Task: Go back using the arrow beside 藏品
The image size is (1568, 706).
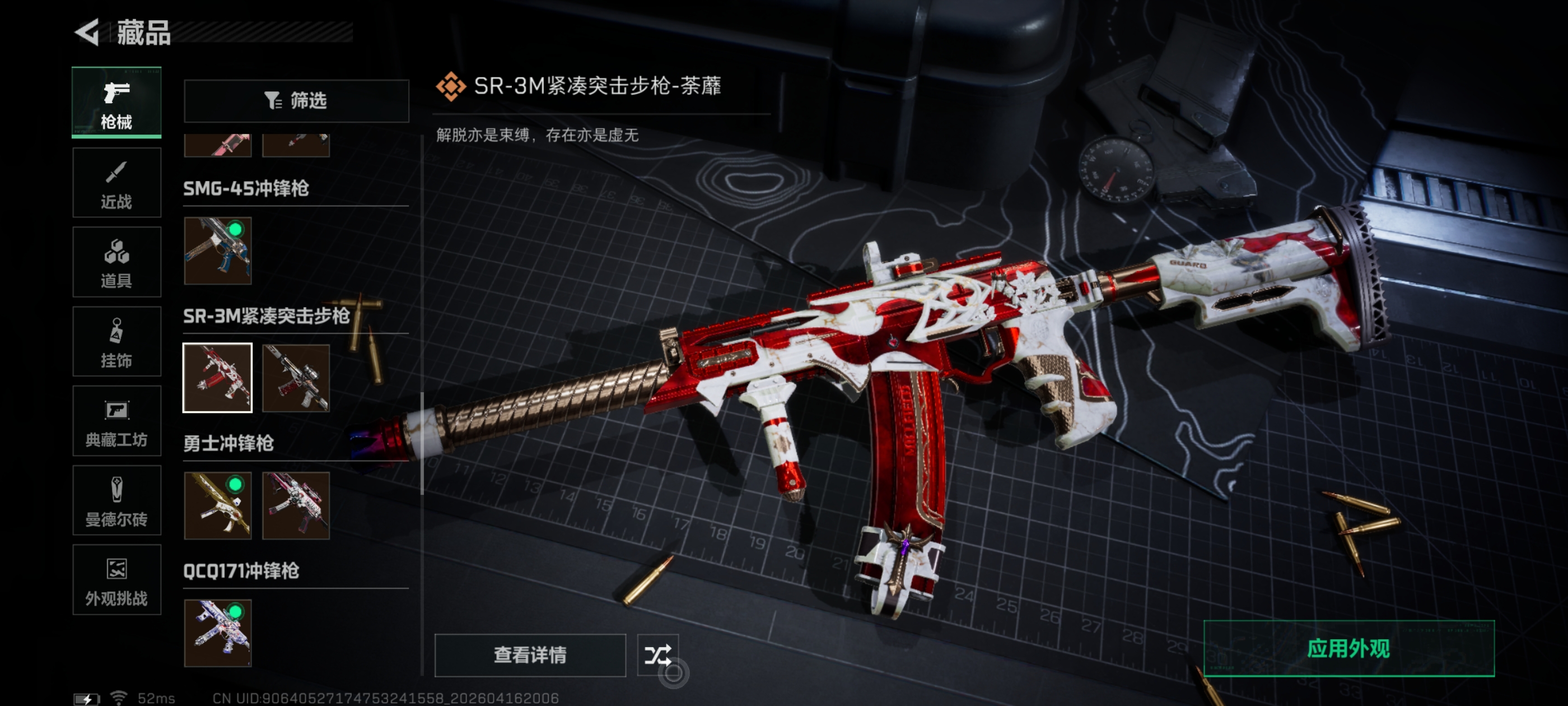Action: point(87,32)
